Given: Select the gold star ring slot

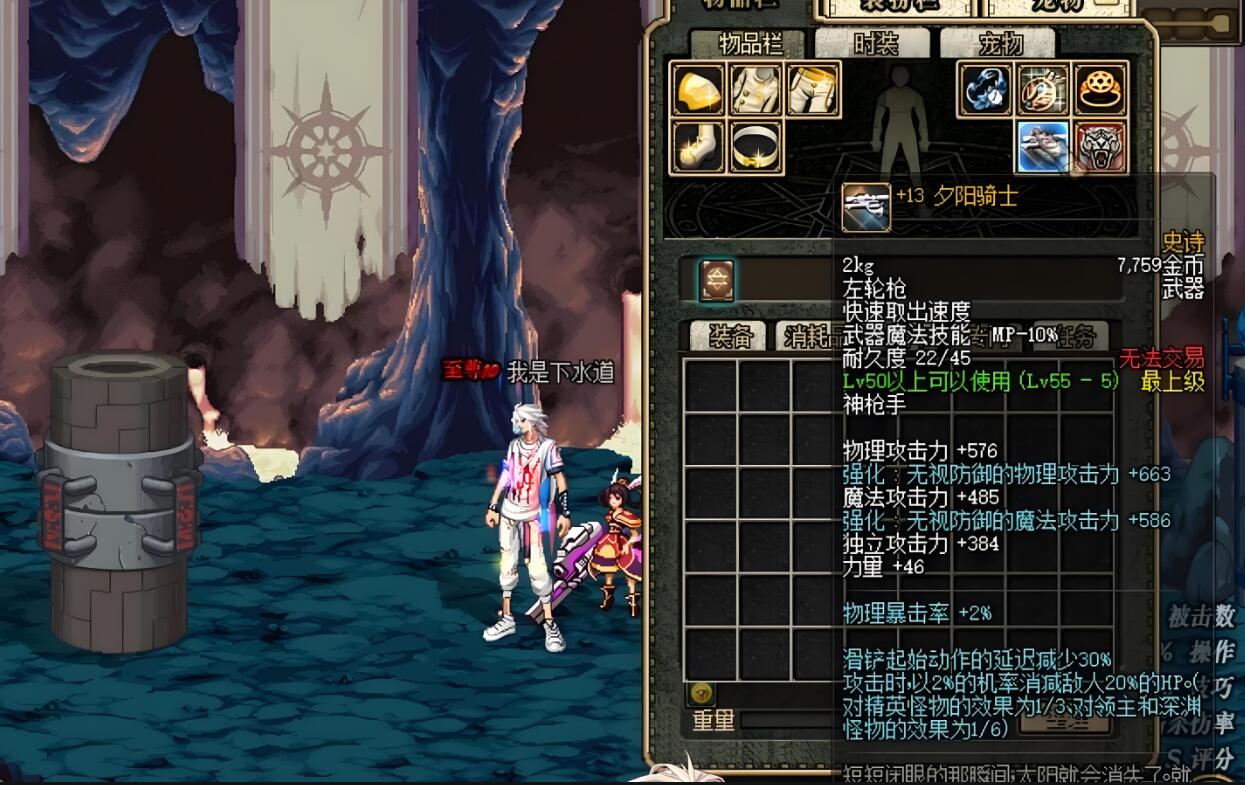Looking at the screenshot, I should tap(1101, 90).
